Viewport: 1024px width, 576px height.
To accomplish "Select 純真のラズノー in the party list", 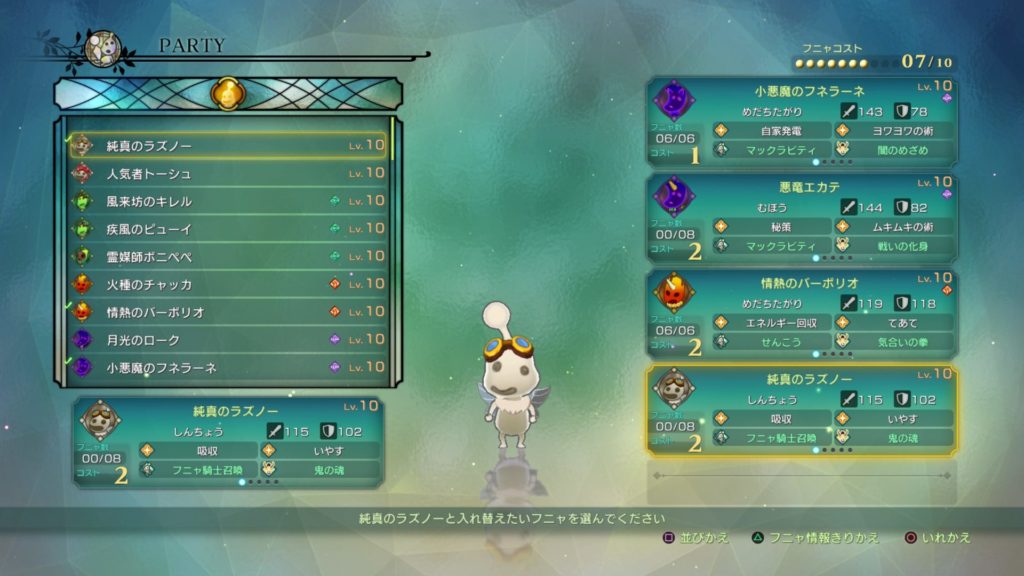I will coord(228,146).
